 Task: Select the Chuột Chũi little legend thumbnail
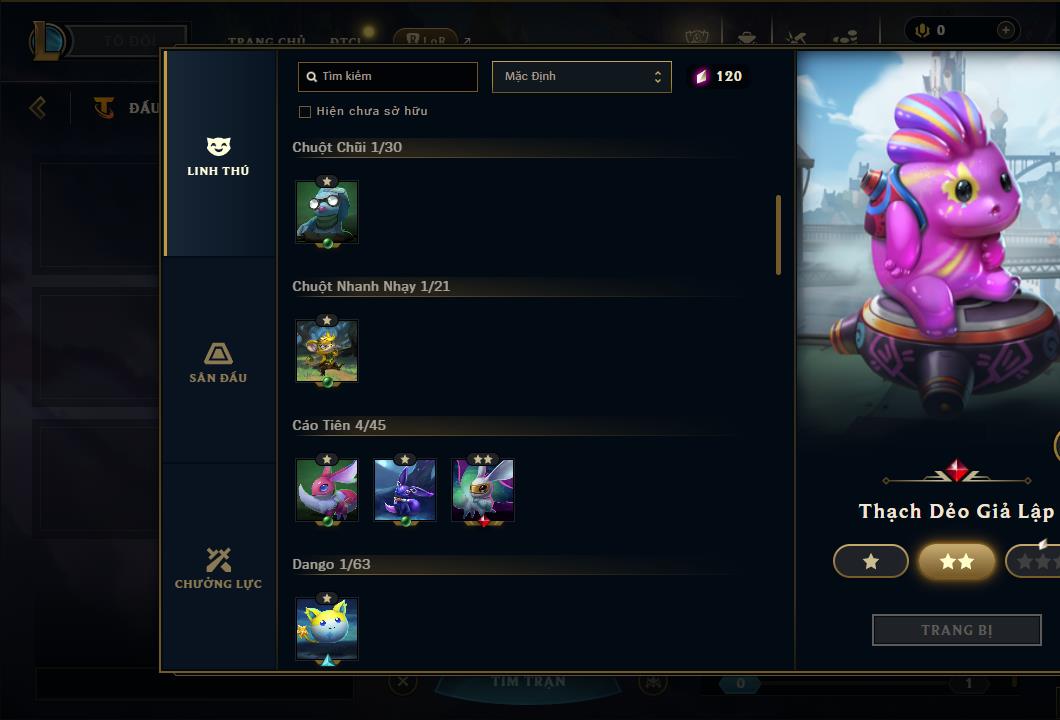327,212
